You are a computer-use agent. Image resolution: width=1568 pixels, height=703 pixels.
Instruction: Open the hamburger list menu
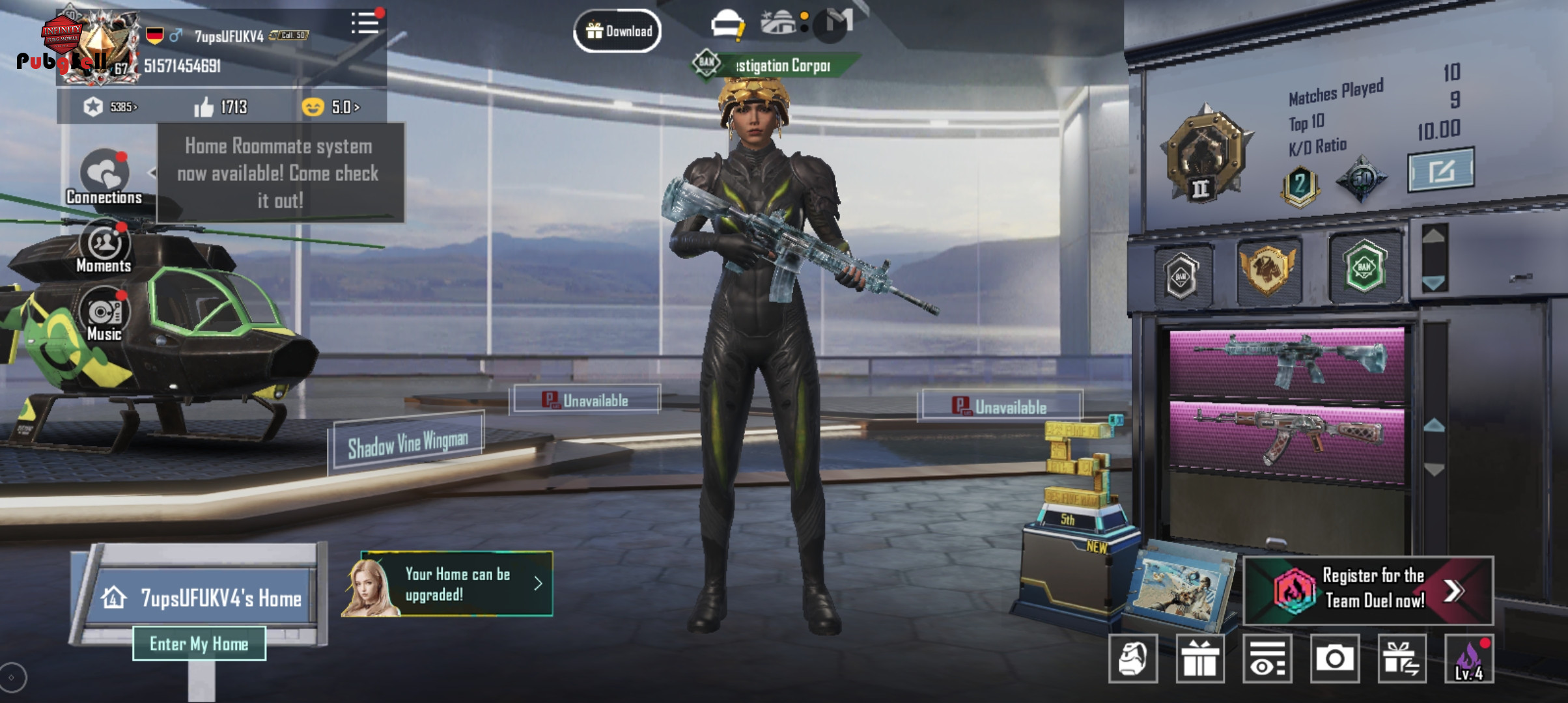tap(365, 23)
